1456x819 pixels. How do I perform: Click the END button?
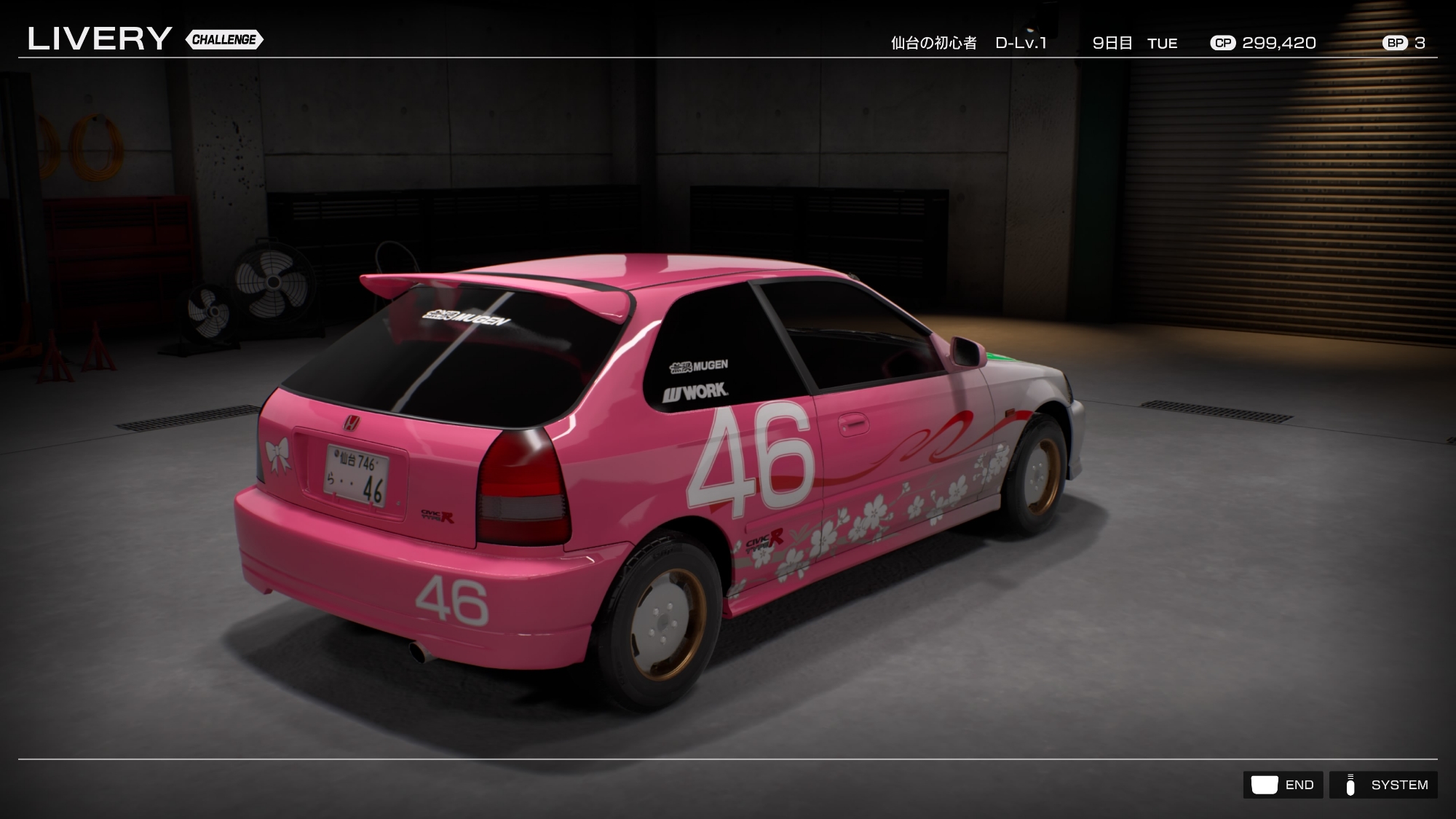coord(1283,785)
